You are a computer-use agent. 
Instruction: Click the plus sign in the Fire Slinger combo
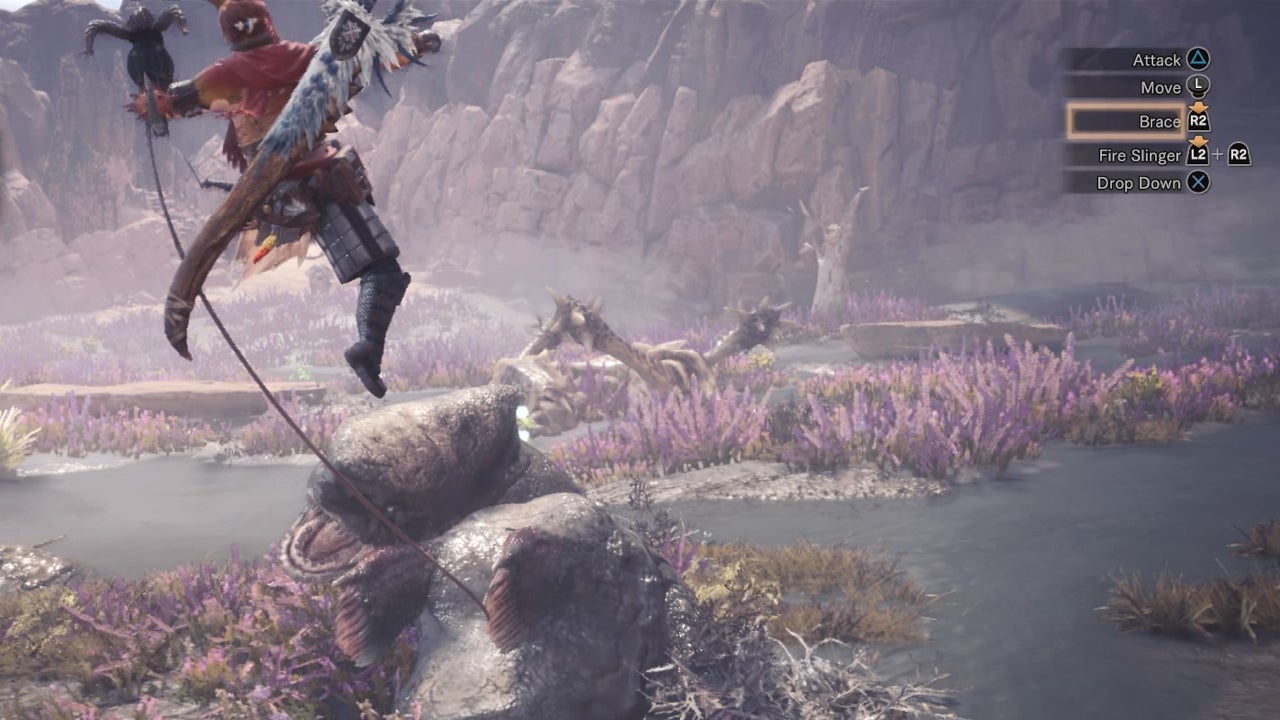[1218, 154]
